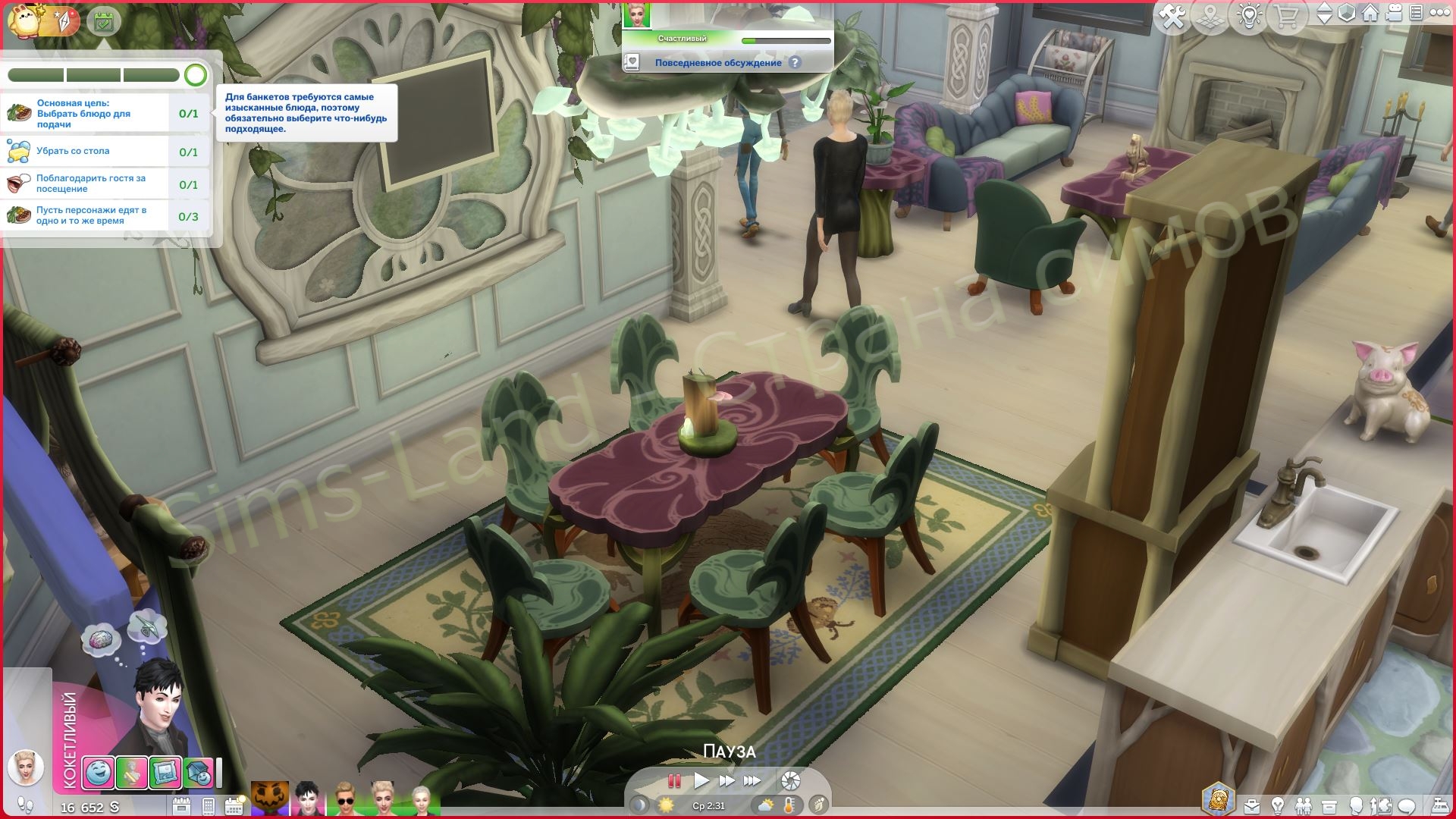Open the Aspirations lightbulb icon bottom right

[x=1278, y=805]
